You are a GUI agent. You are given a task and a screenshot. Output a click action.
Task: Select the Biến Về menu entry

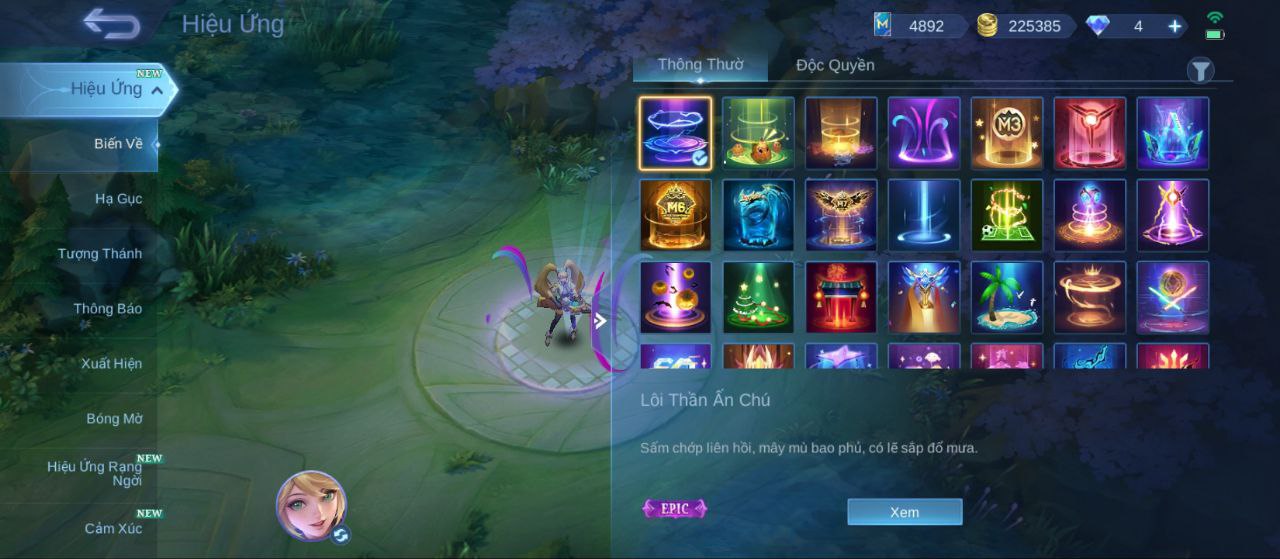coord(118,144)
